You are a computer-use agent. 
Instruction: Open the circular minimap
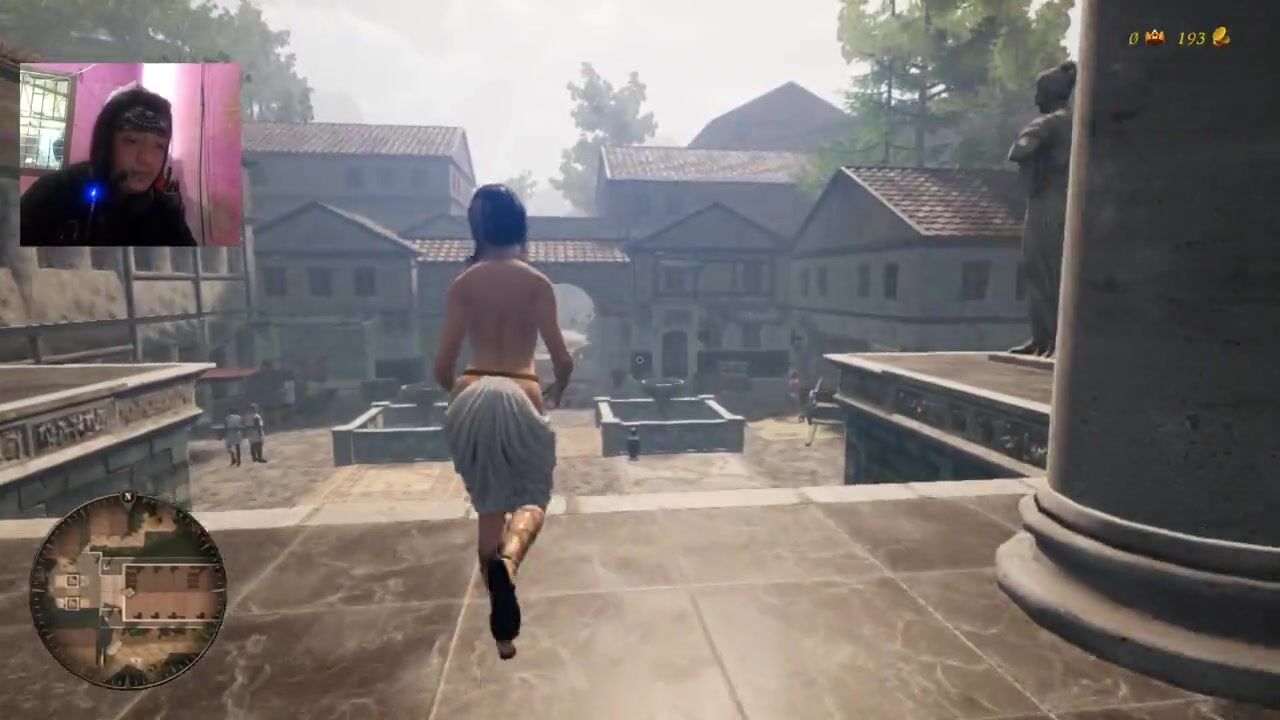pyautogui.click(x=128, y=590)
